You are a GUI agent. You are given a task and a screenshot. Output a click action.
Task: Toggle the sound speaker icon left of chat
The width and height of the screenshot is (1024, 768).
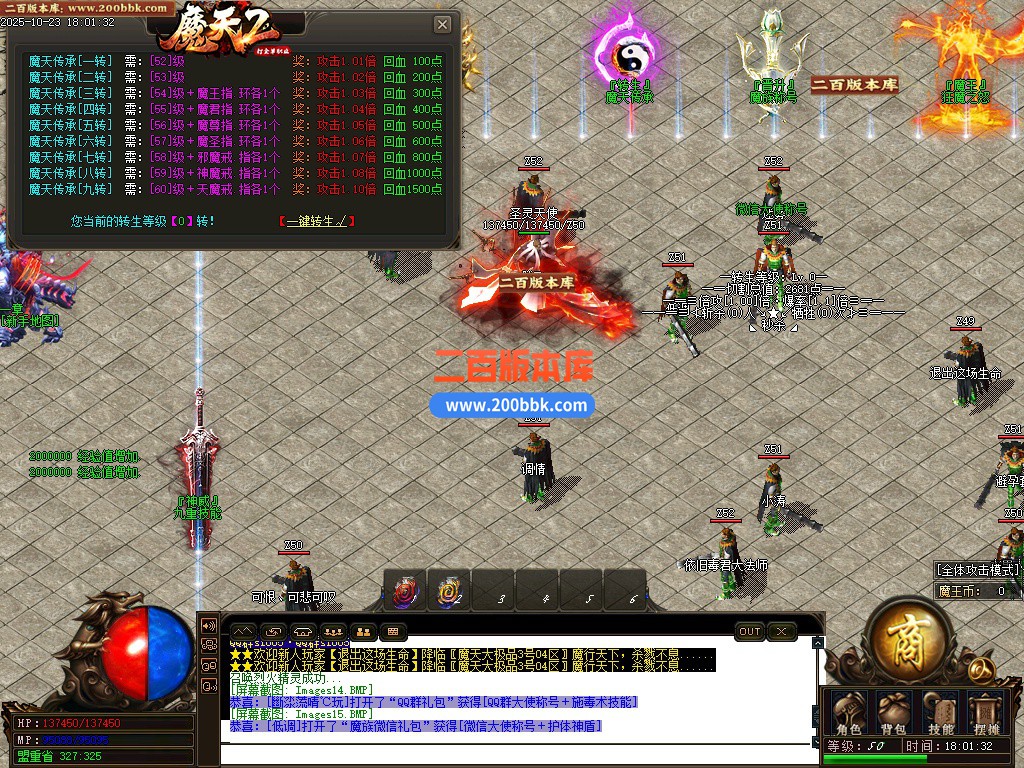click(210, 625)
